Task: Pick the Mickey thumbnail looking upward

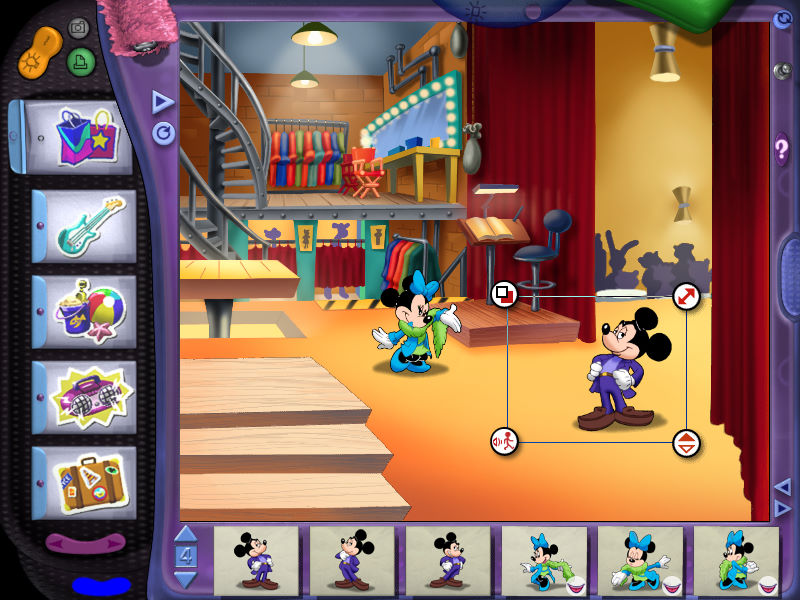Action: [352, 560]
